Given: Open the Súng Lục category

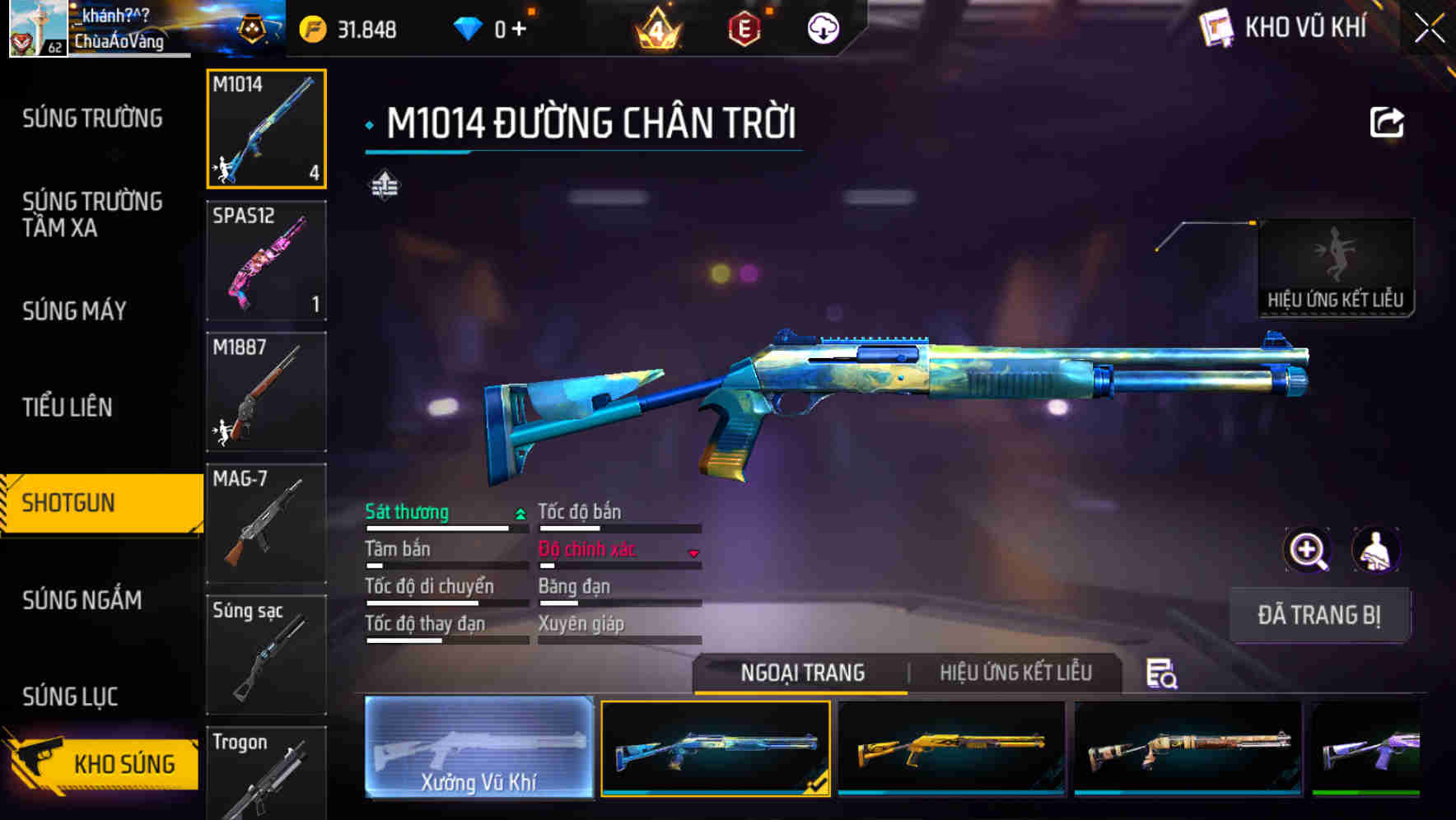Looking at the screenshot, I should click(x=71, y=697).
